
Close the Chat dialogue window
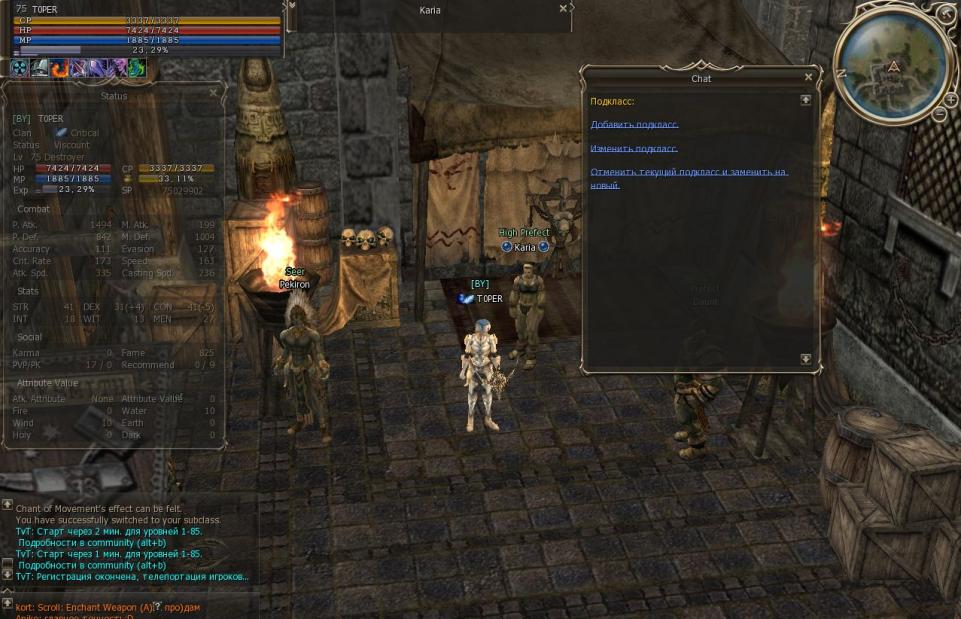point(808,78)
